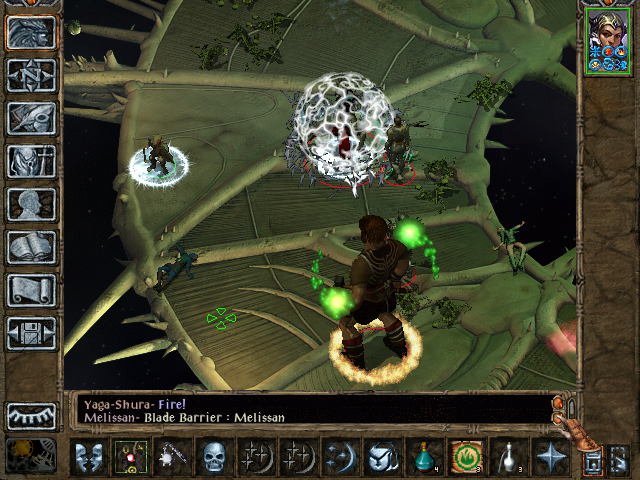Screen dimensions: 640x480
Task: Activate the green flame quick item
Action: pos(464,458)
